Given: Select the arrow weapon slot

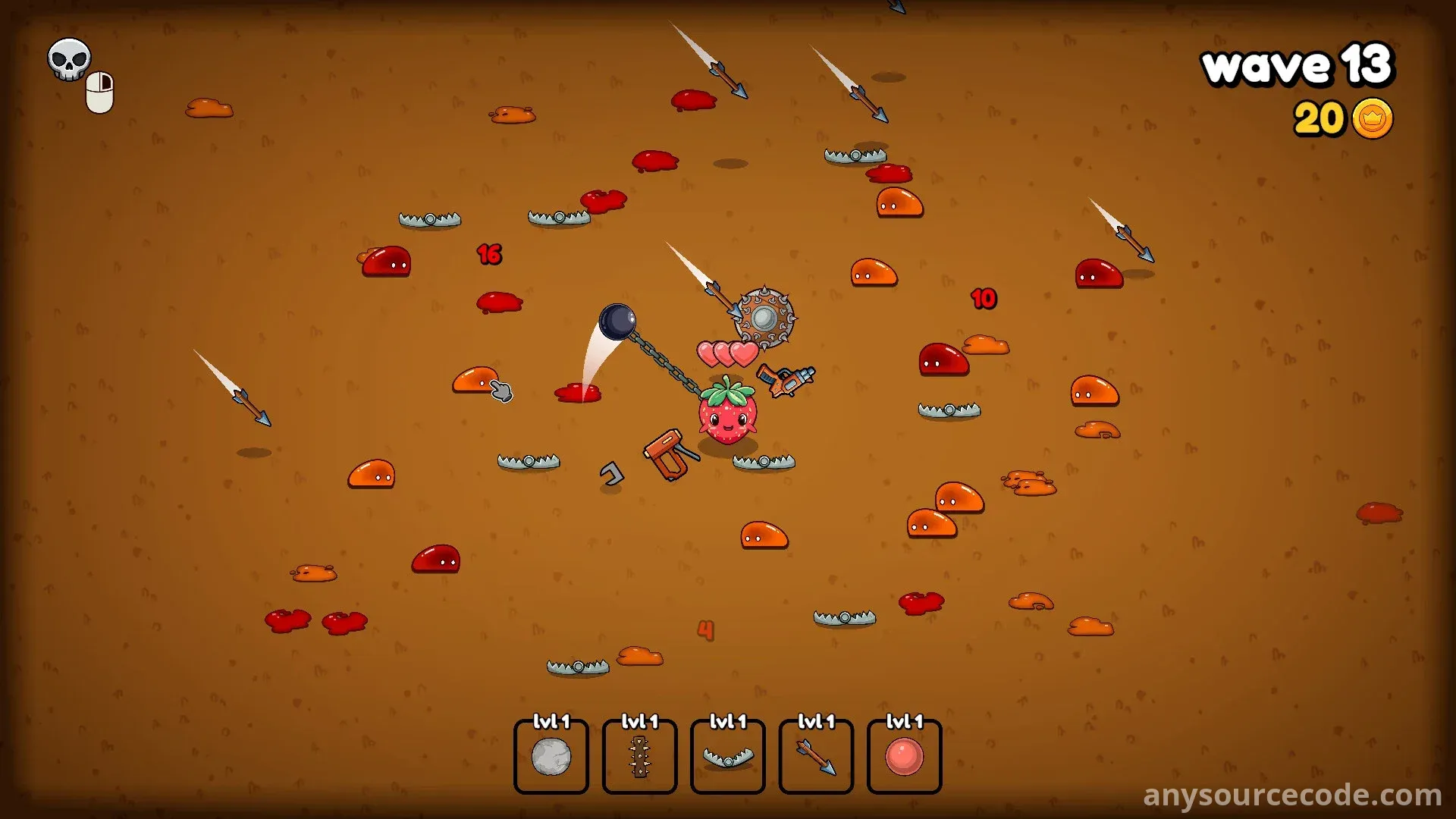Looking at the screenshot, I should coord(816,757).
